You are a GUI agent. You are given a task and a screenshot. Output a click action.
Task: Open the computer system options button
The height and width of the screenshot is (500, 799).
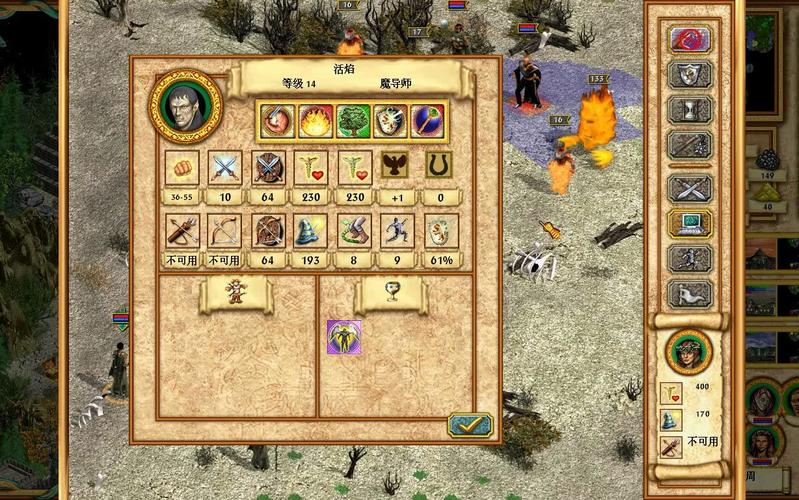690,223
